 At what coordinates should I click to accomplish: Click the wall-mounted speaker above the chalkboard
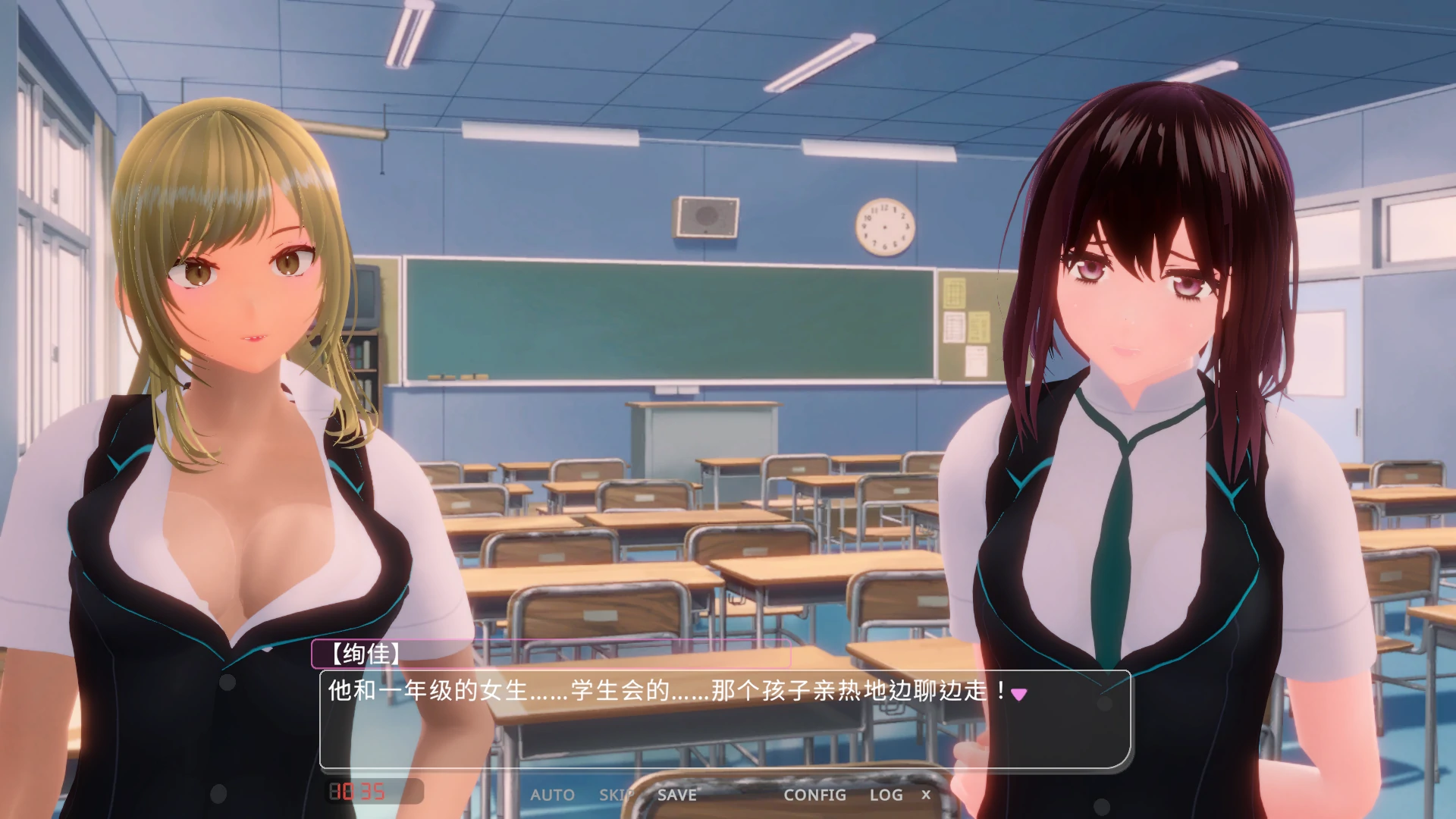click(704, 218)
